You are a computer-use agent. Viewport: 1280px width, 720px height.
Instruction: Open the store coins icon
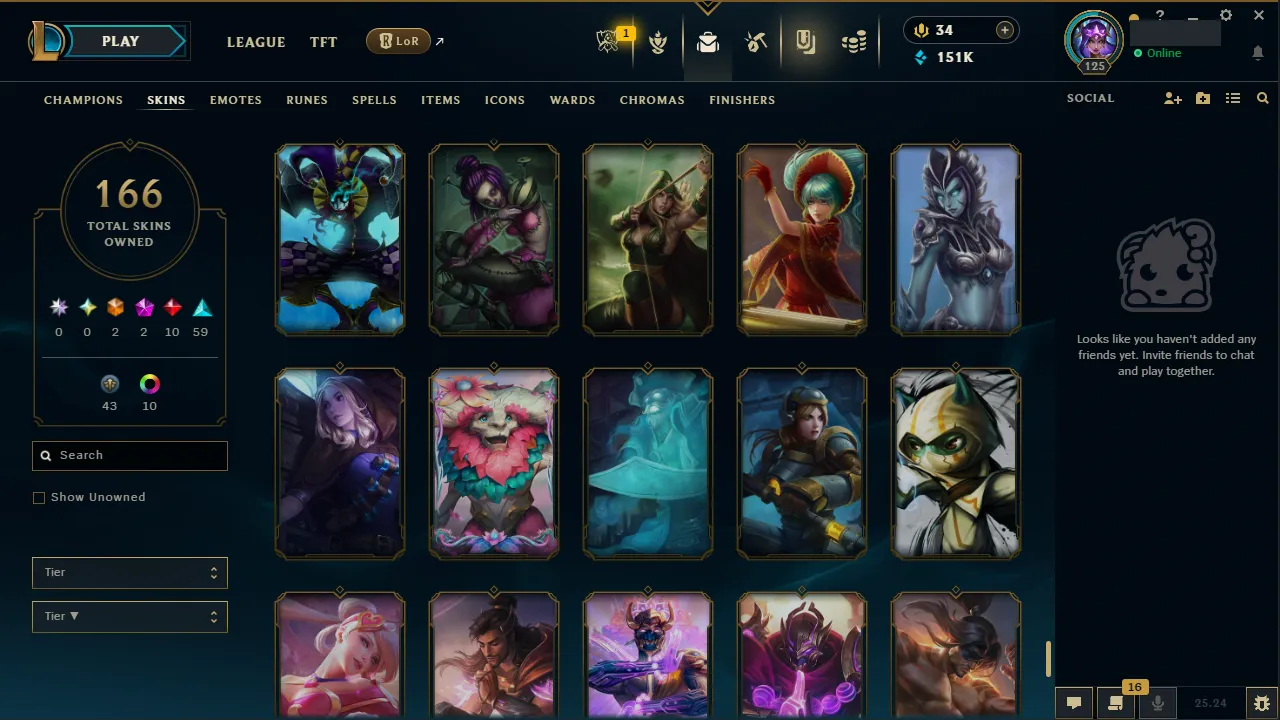coord(854,42)
